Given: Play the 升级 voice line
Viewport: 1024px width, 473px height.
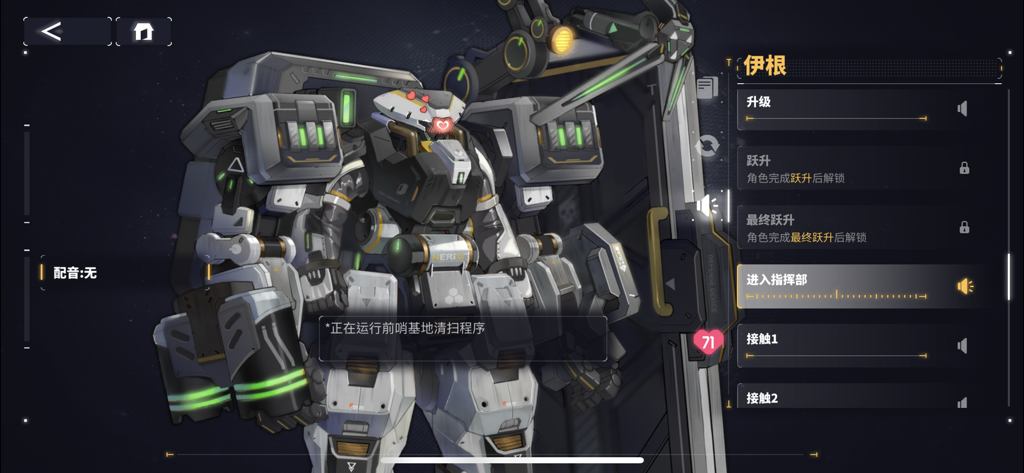Looking at the screenshot, I should point(961,109).
